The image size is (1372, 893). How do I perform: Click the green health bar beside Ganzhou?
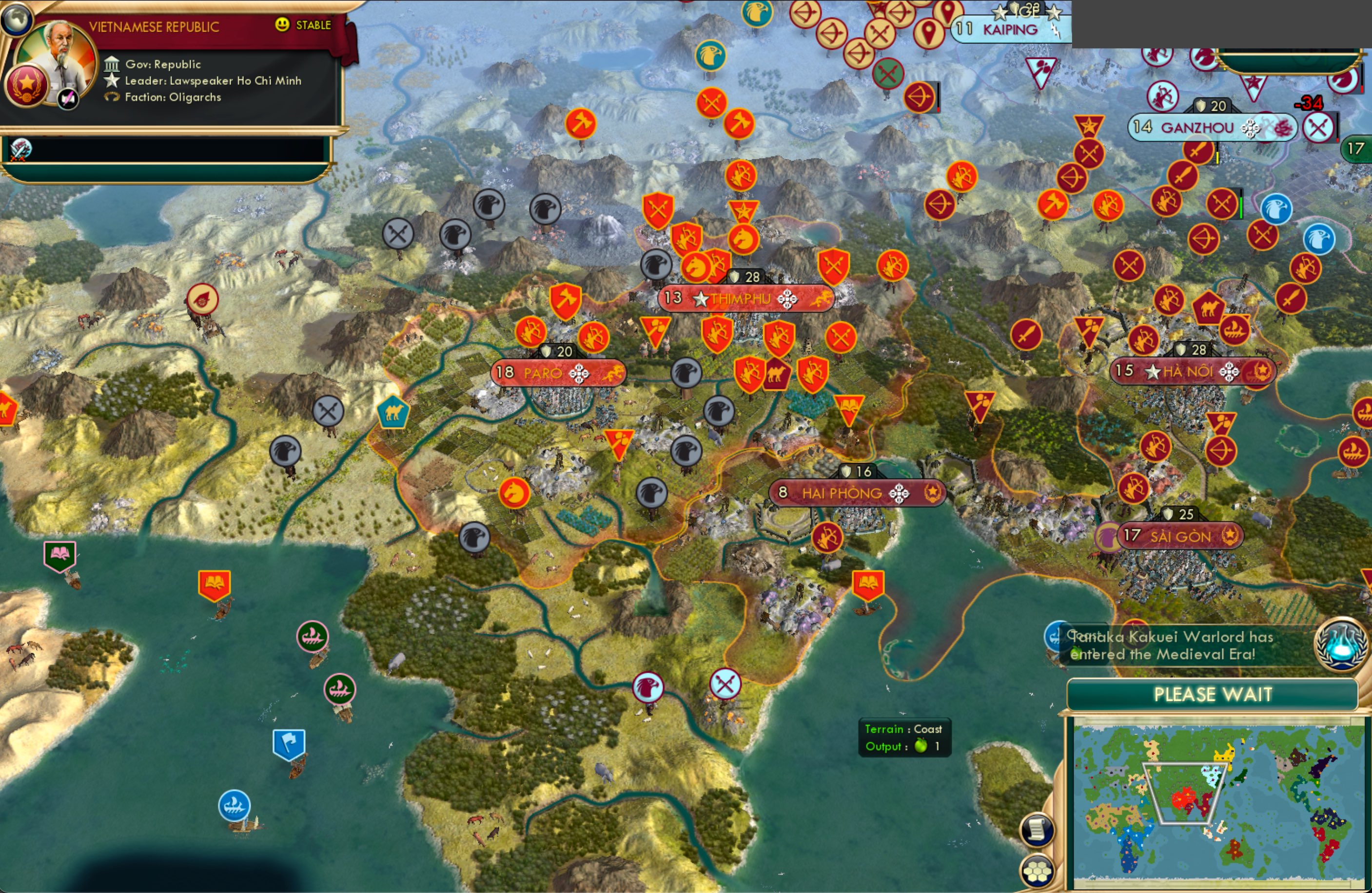tap(1242, 206)
